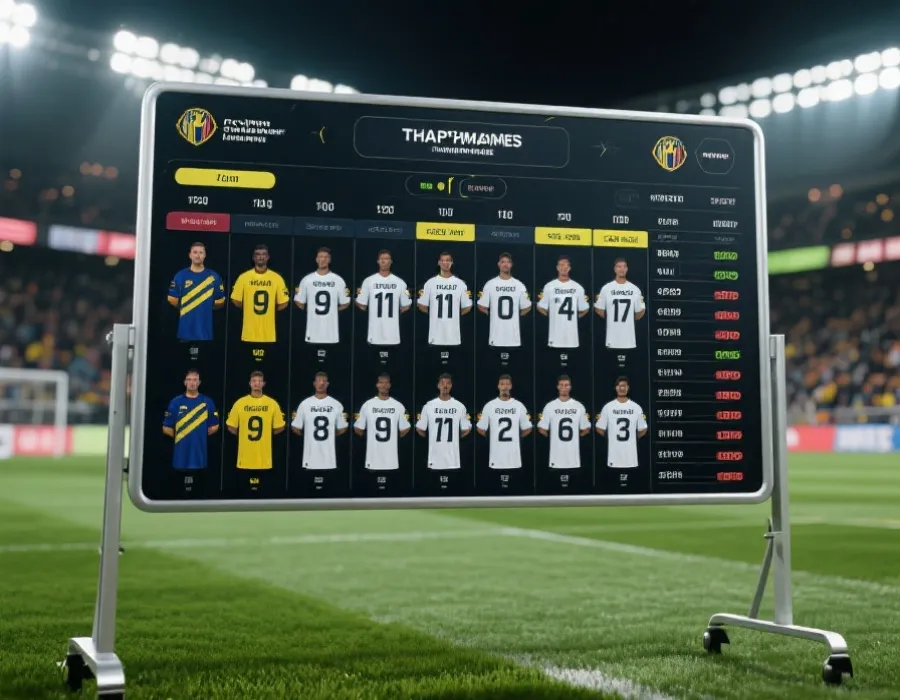900x700 pixels.
Task: Switch to the red column tab
Action: coord(197,222)
